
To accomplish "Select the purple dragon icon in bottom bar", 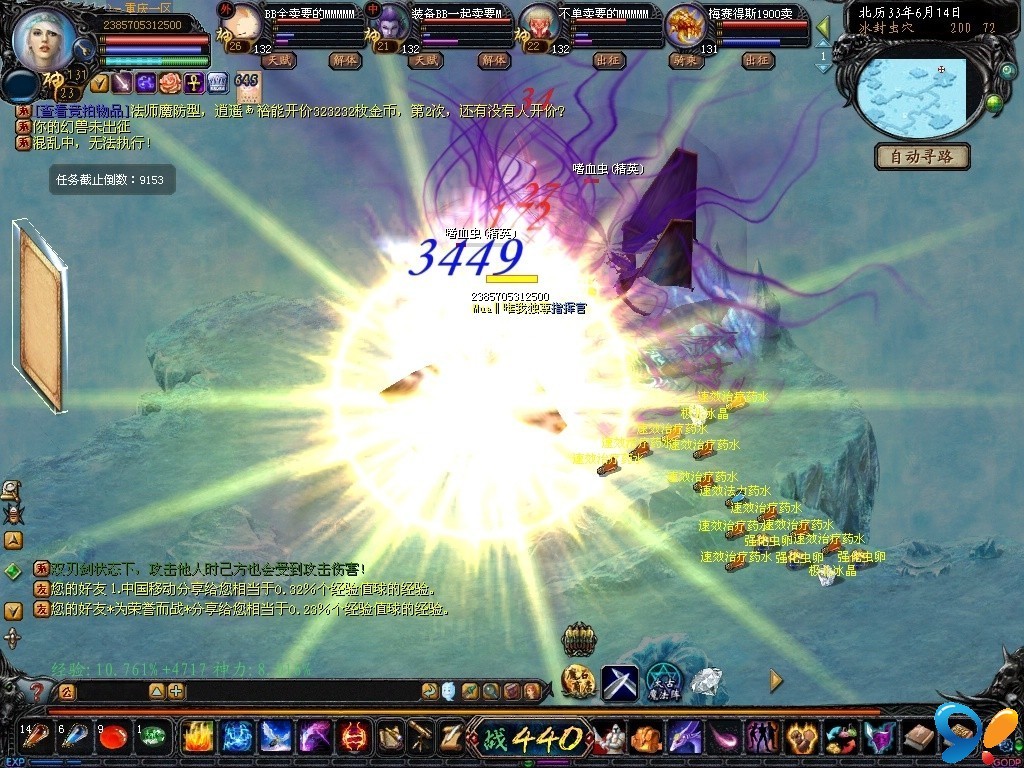I will [684, 738].
